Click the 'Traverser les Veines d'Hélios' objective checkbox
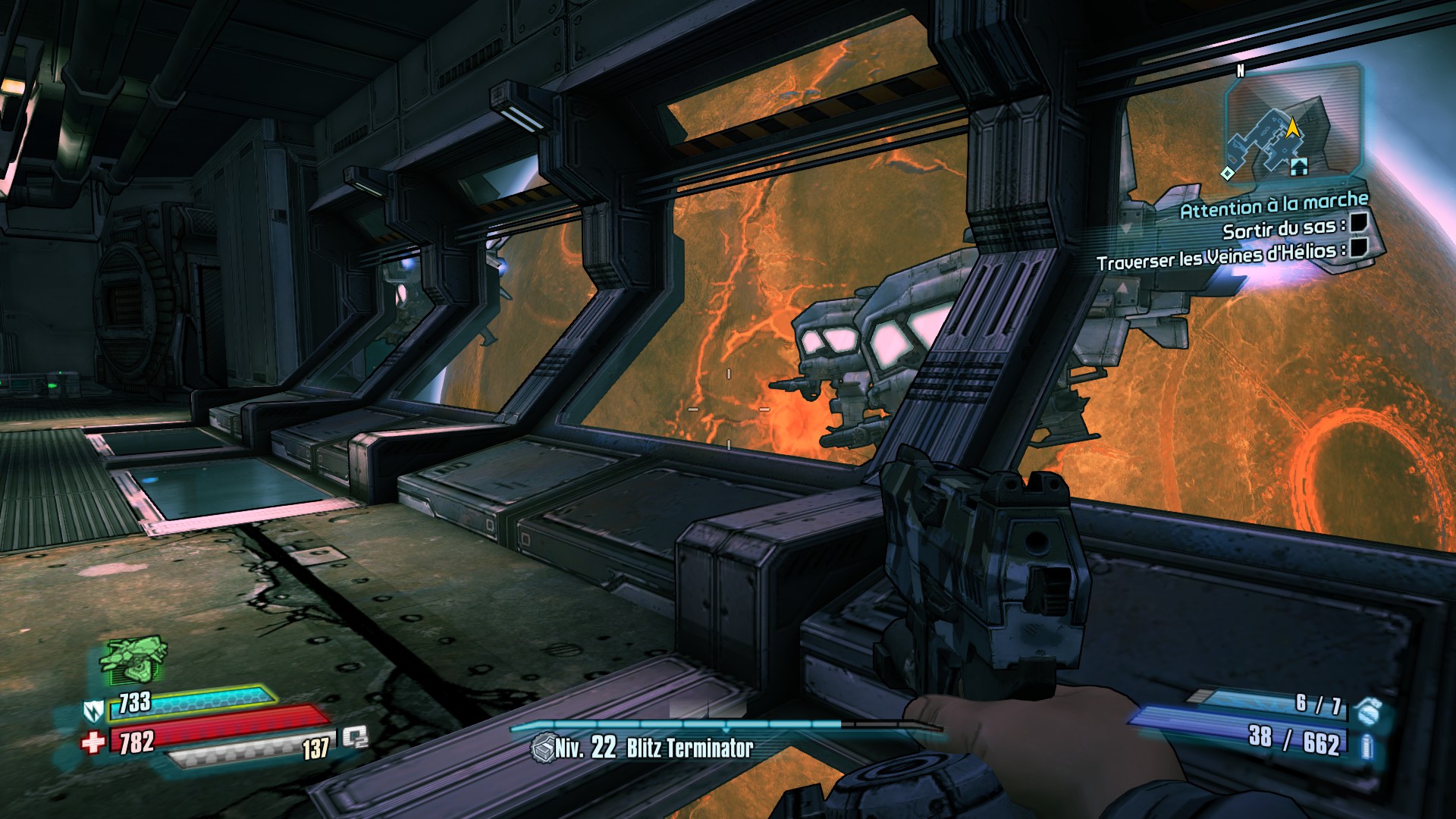 pyautogui.click(x=1360, y=246)
